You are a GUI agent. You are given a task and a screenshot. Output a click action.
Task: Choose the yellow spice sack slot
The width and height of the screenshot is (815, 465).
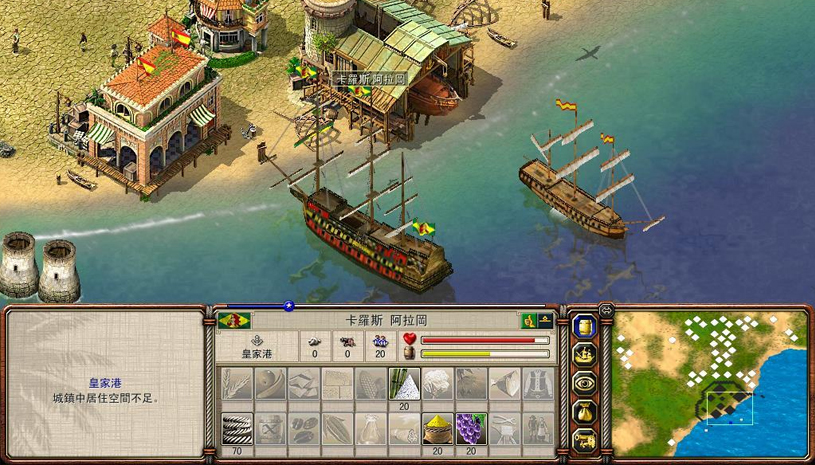pyautogui.click(x=436, y=428)
